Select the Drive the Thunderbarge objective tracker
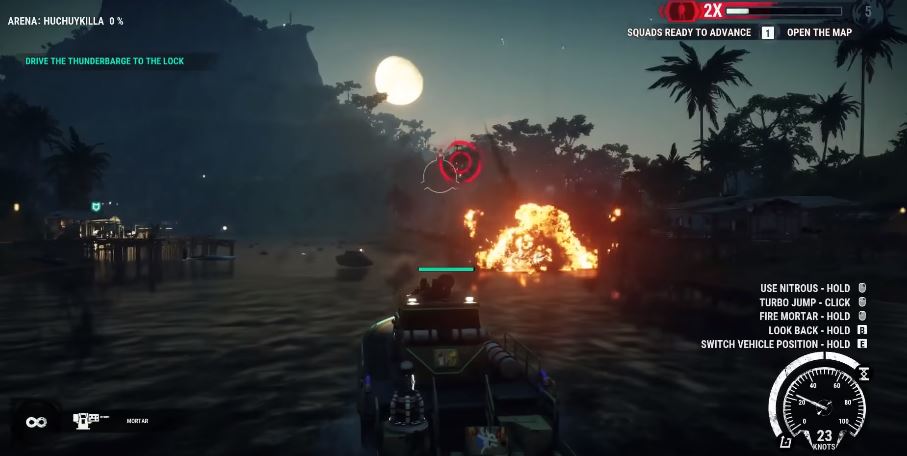Screen dimensions: 907x456 tap(104, 61)
